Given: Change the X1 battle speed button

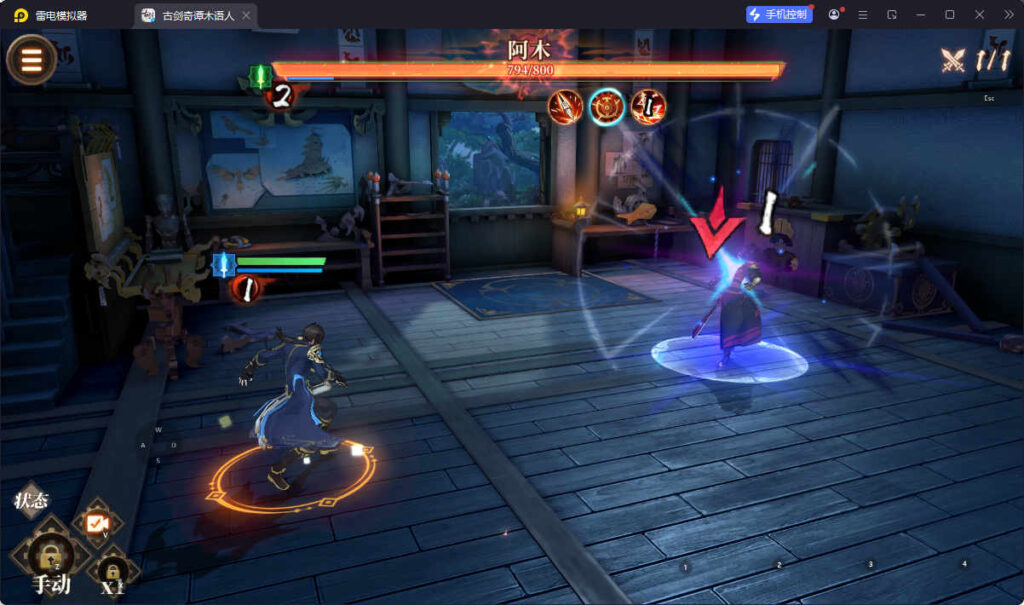Looking at the screenshot, I should (x=113, y=574).
